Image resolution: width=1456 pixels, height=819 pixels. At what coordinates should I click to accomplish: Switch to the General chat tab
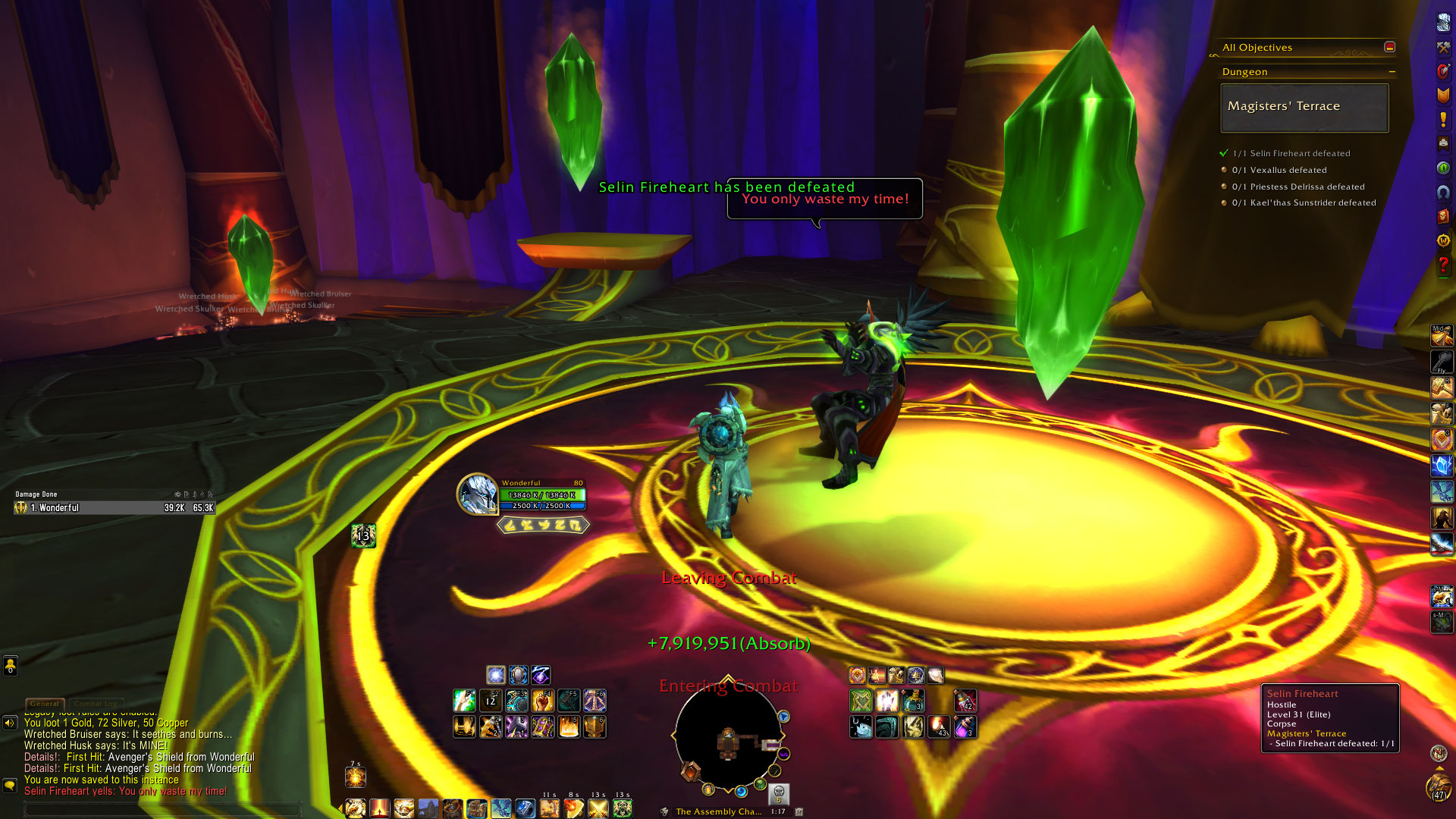click(45, 704)
